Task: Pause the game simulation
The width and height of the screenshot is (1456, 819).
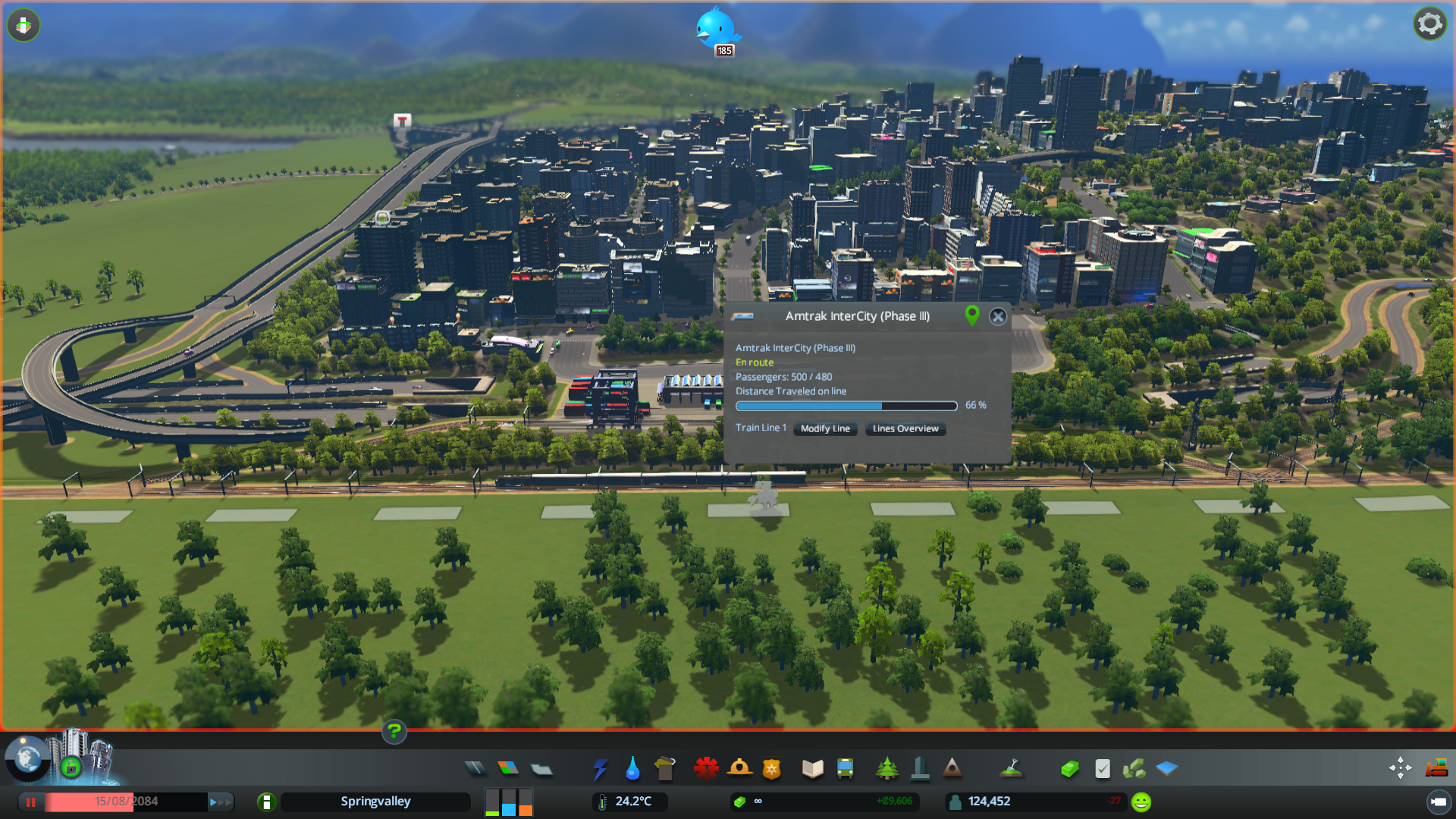Action: point(30,802)
